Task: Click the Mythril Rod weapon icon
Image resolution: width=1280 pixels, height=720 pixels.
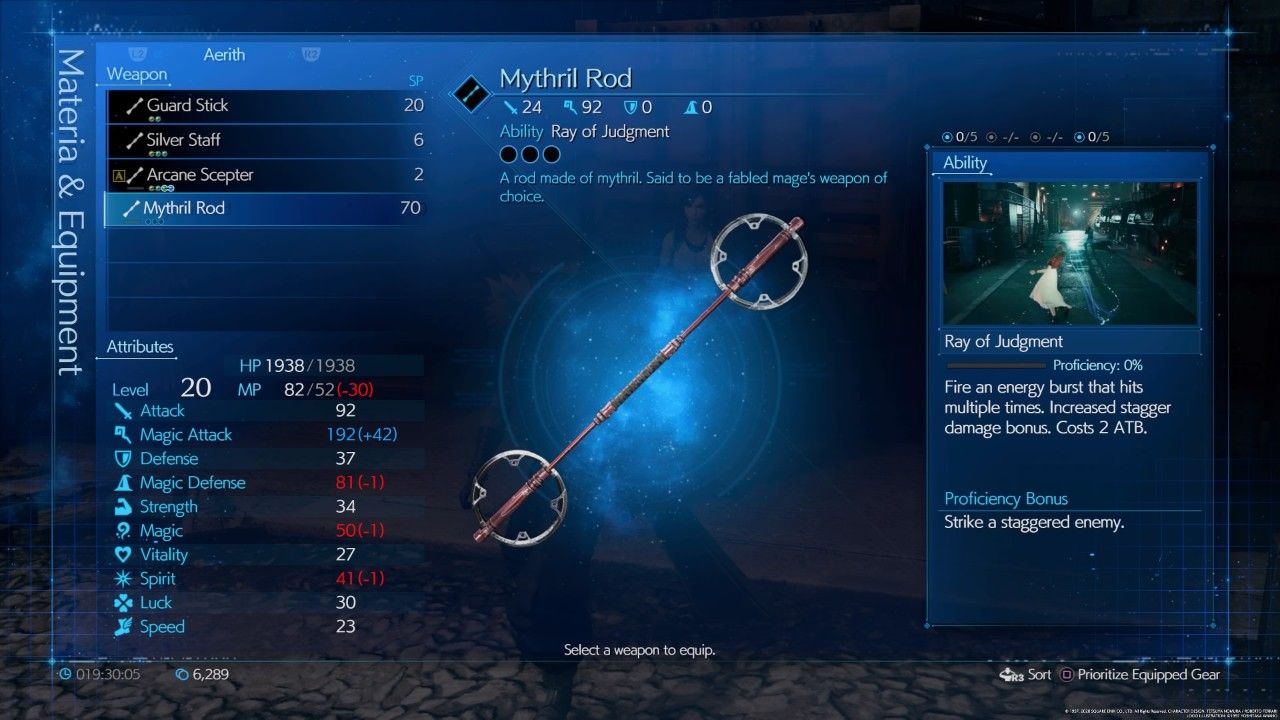Action: coord(468,93)
